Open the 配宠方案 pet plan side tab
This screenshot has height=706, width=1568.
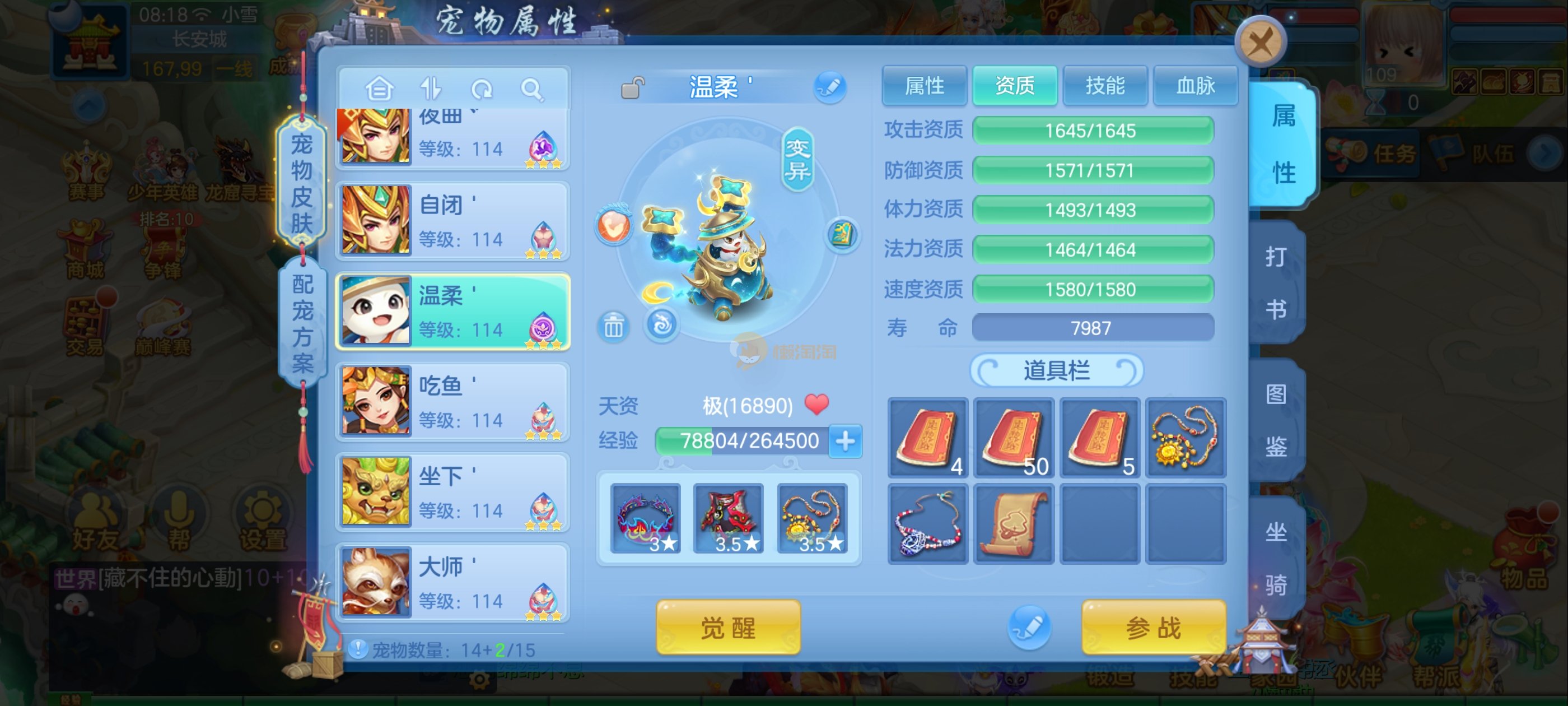(x=302, y=323)
